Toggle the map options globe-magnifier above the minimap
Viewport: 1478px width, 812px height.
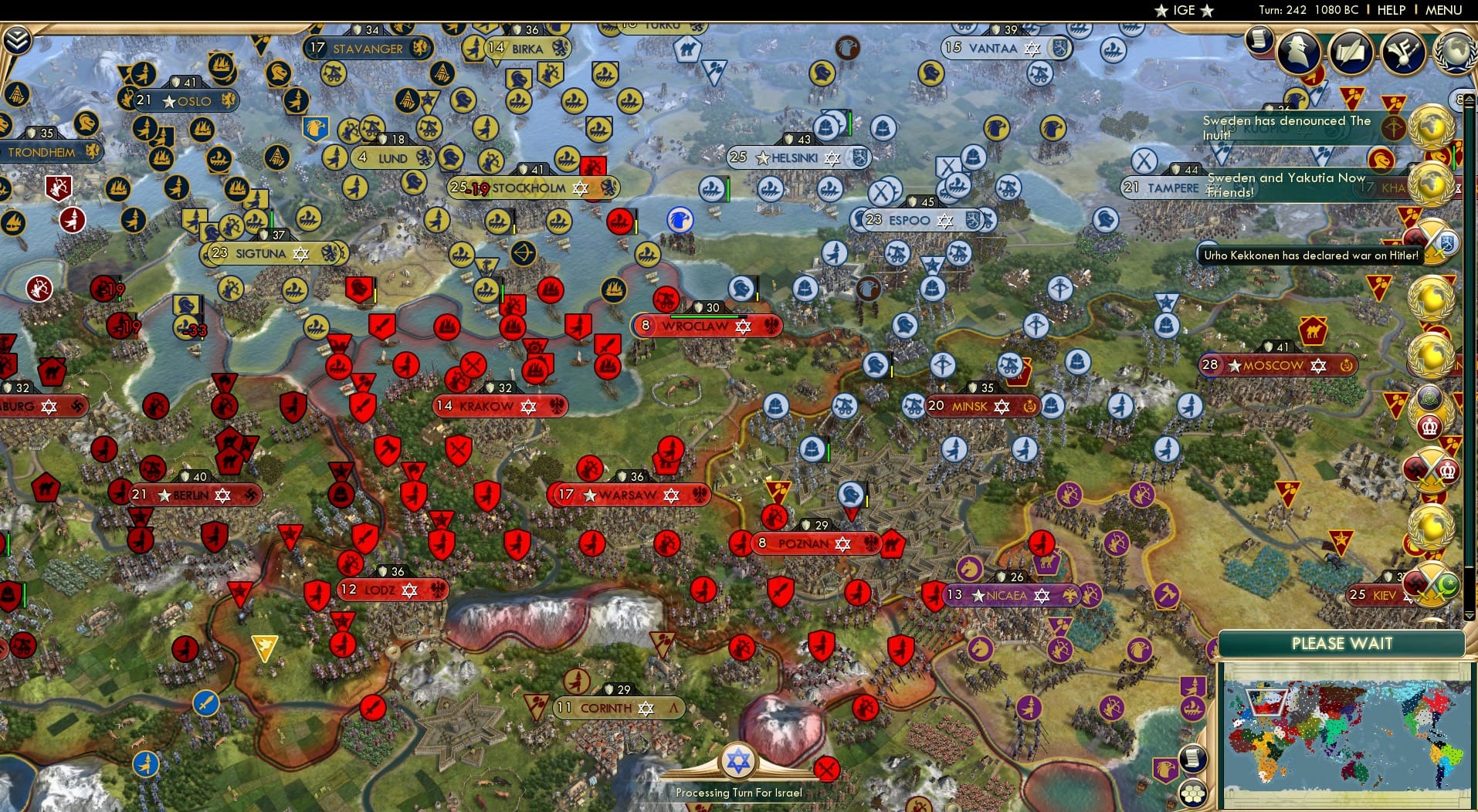(1195, 722)
